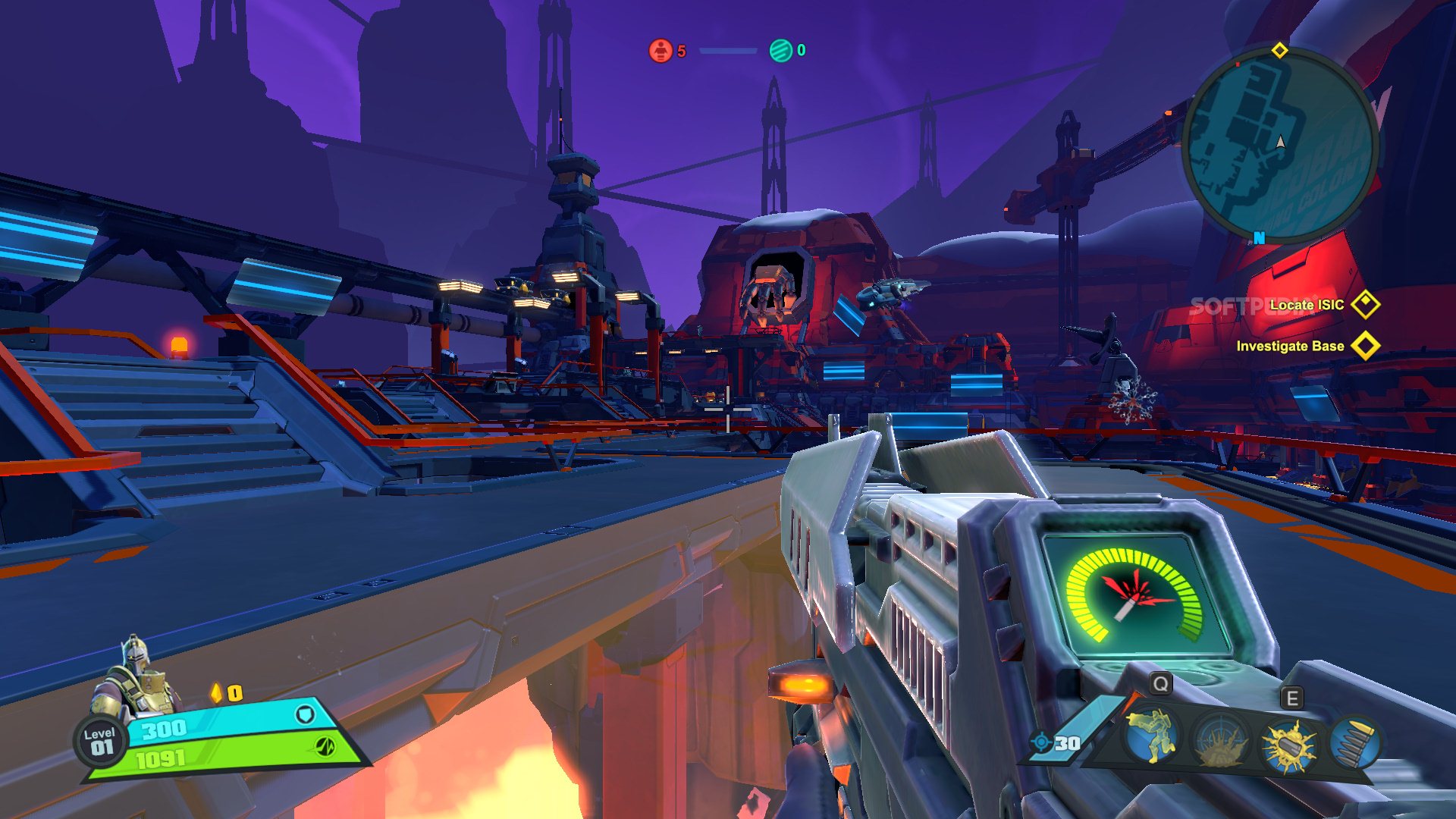Image resolution: width=1456 pixels, height=819 pixels.
Task: Click the red team score icon
Action: click(661, 51)
